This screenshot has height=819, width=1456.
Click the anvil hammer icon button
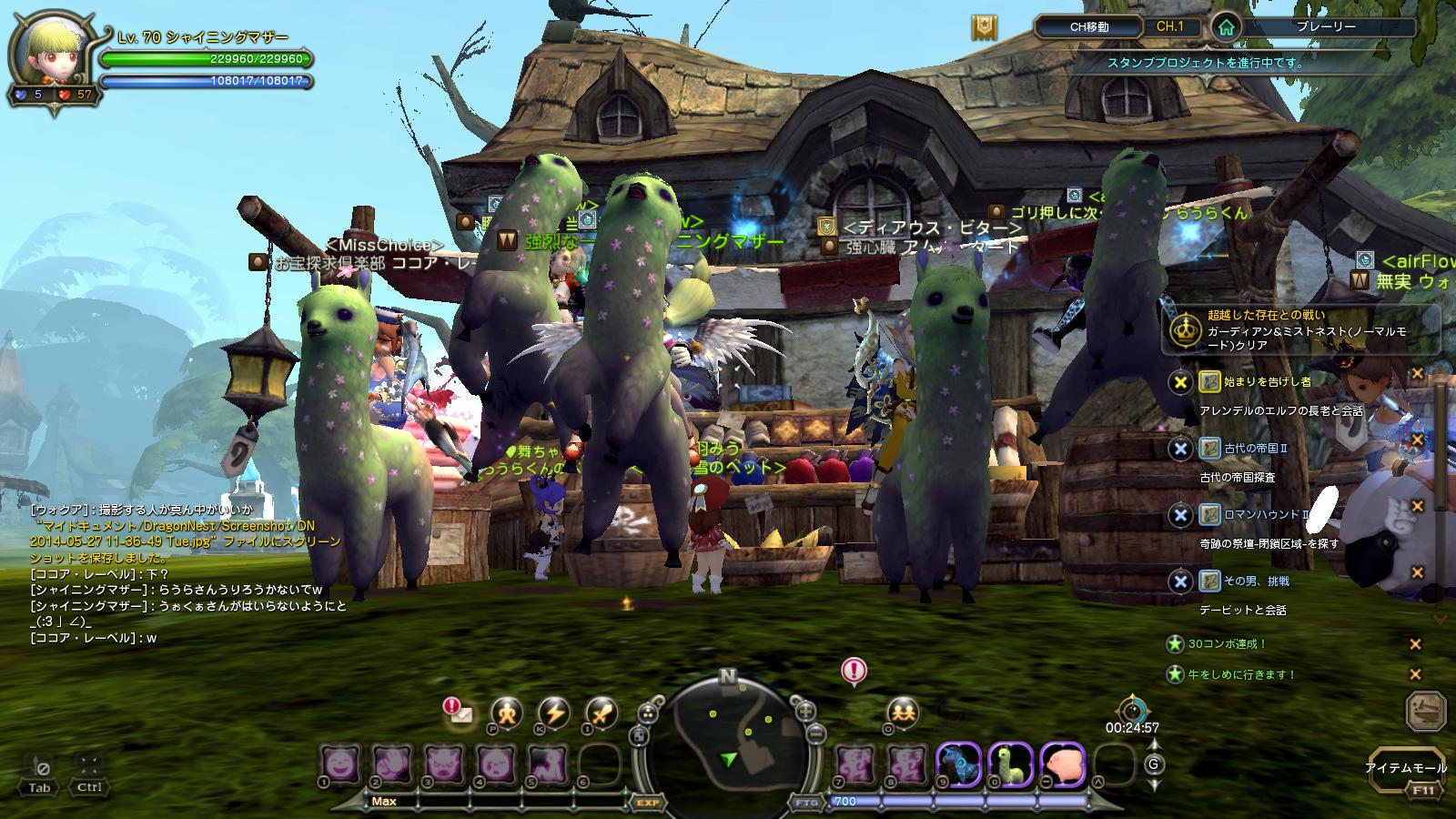pos(1426,712)
